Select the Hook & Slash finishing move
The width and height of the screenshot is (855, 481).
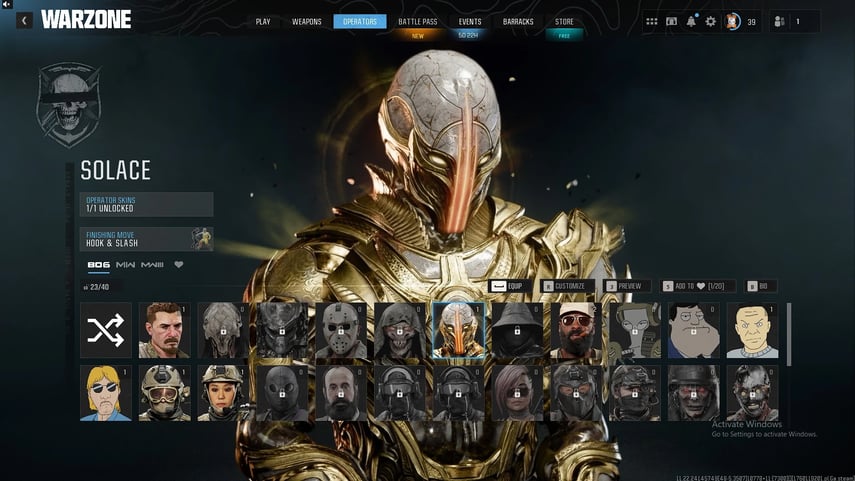147,239
